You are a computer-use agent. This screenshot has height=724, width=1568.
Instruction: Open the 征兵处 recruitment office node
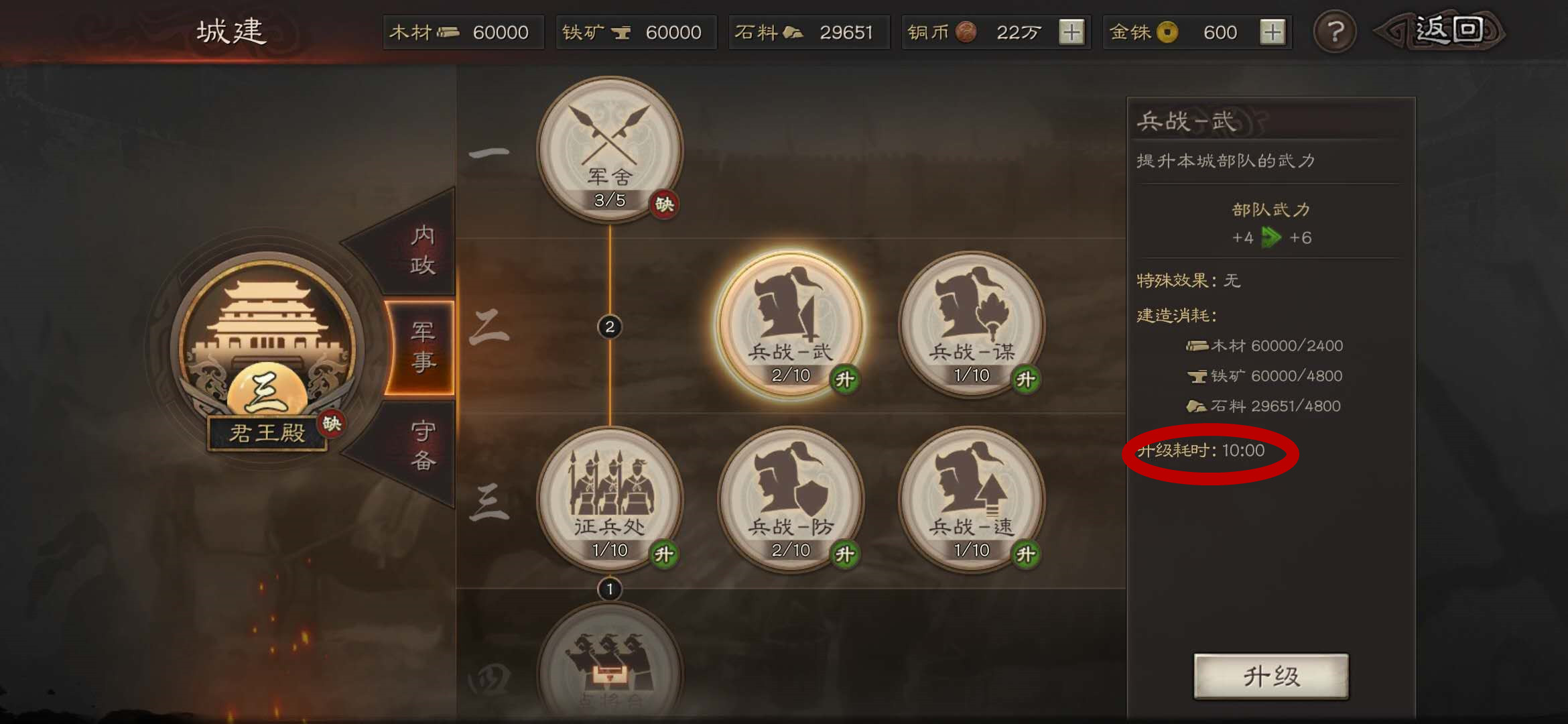610,499
